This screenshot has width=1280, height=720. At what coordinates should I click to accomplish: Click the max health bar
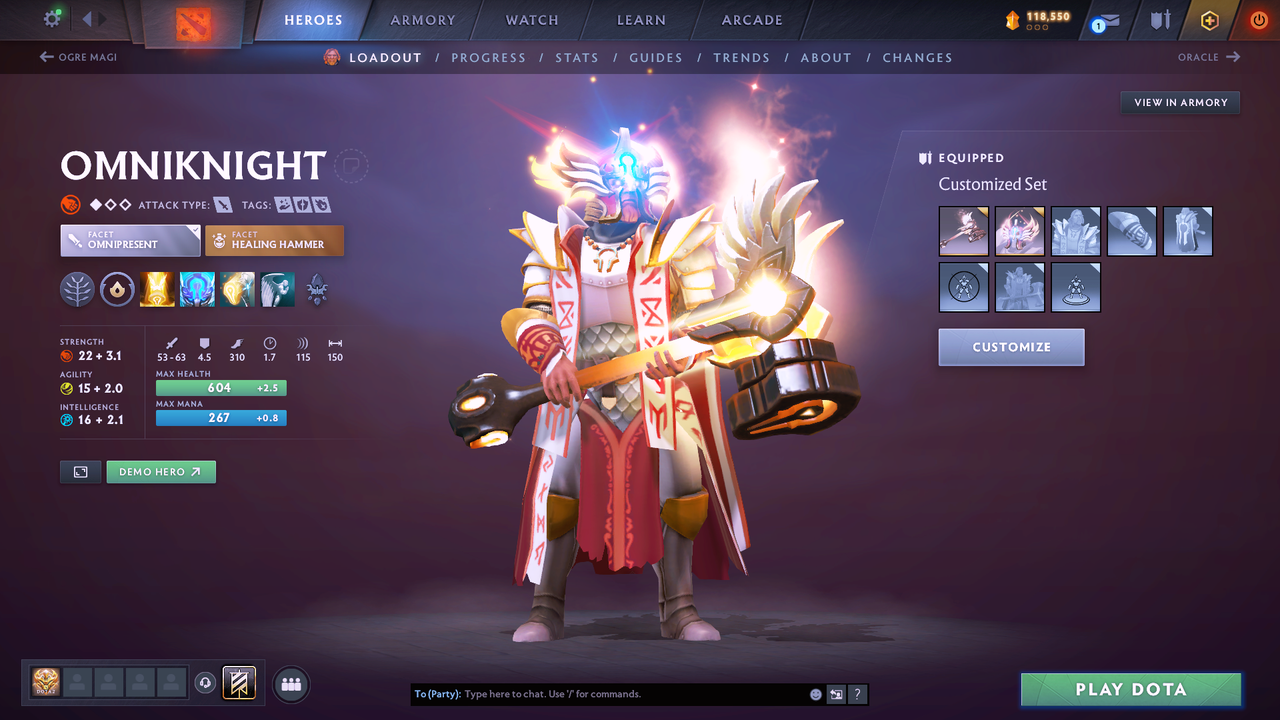coord(220,387)
